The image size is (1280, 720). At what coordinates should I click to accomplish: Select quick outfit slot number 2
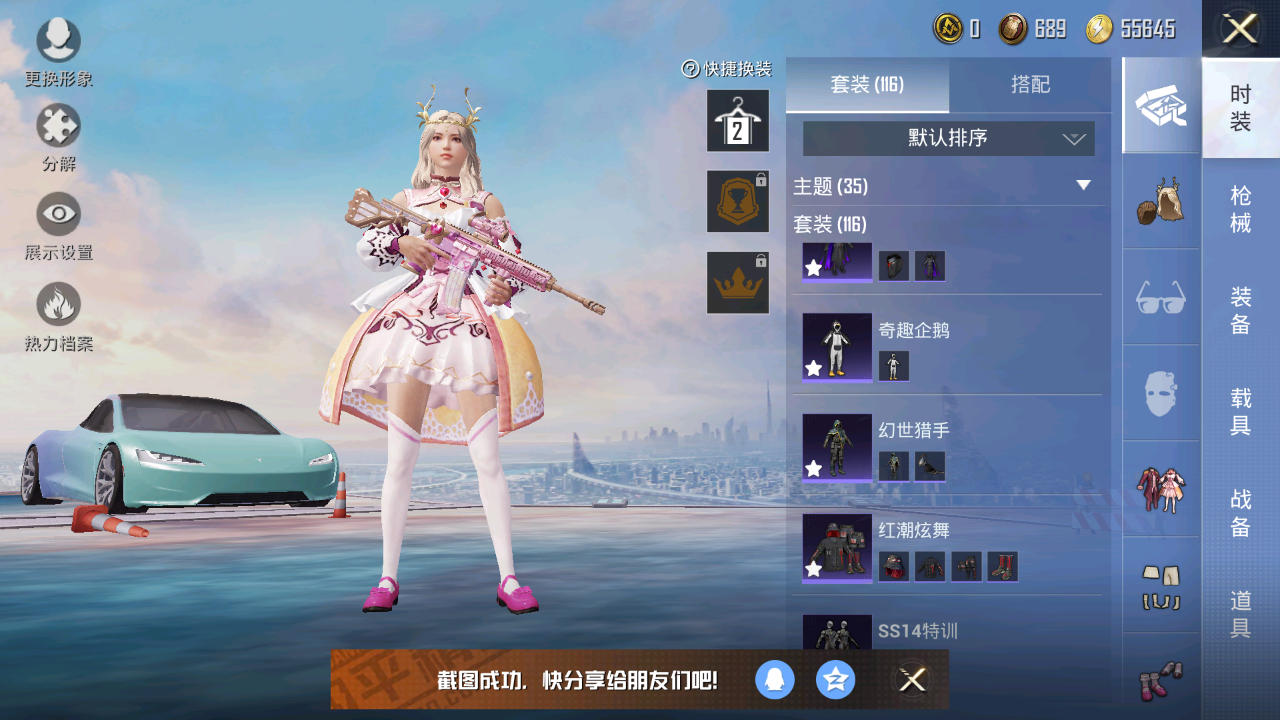point(738,121)
